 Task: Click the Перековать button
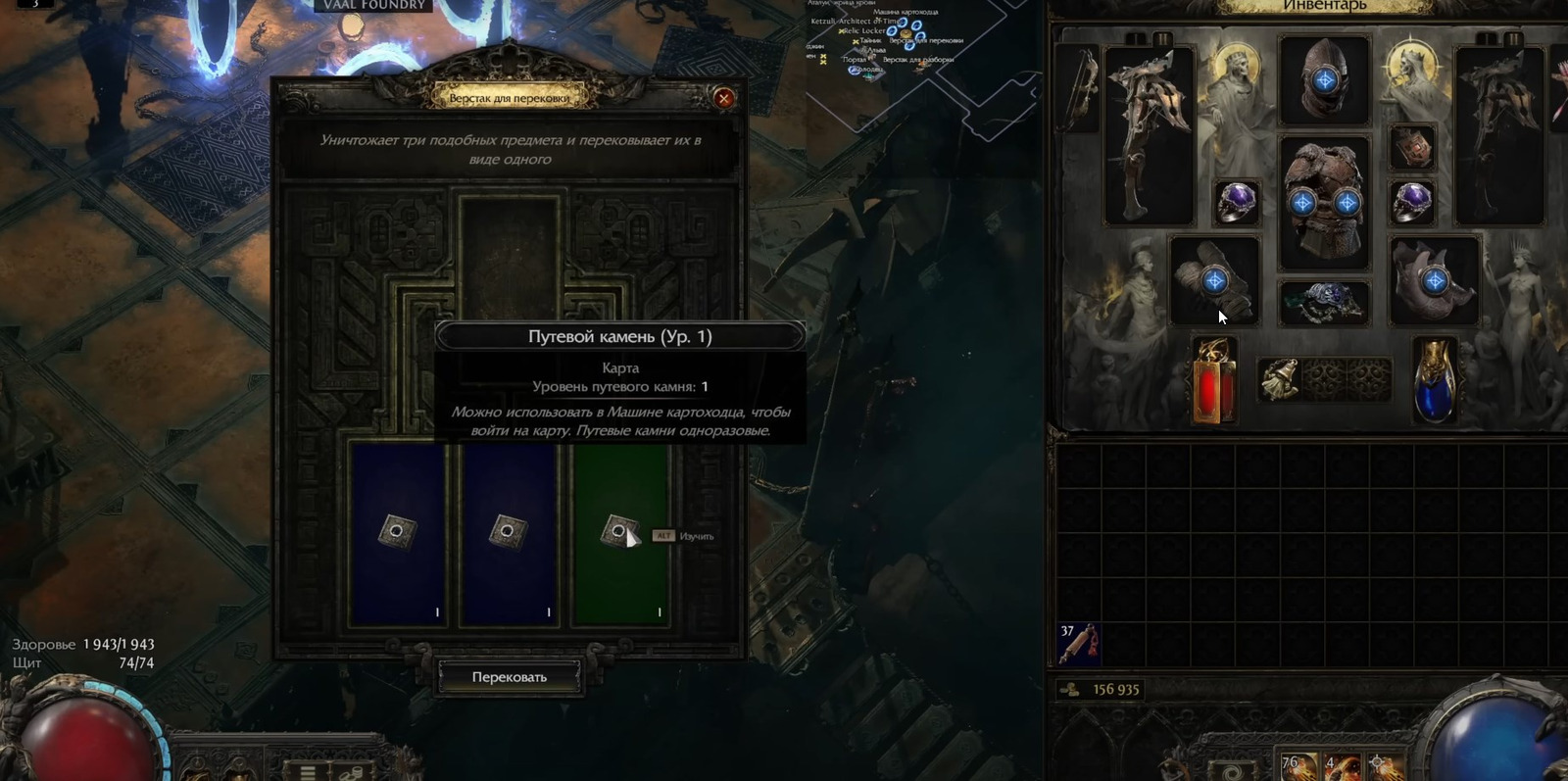pos(510,677)
